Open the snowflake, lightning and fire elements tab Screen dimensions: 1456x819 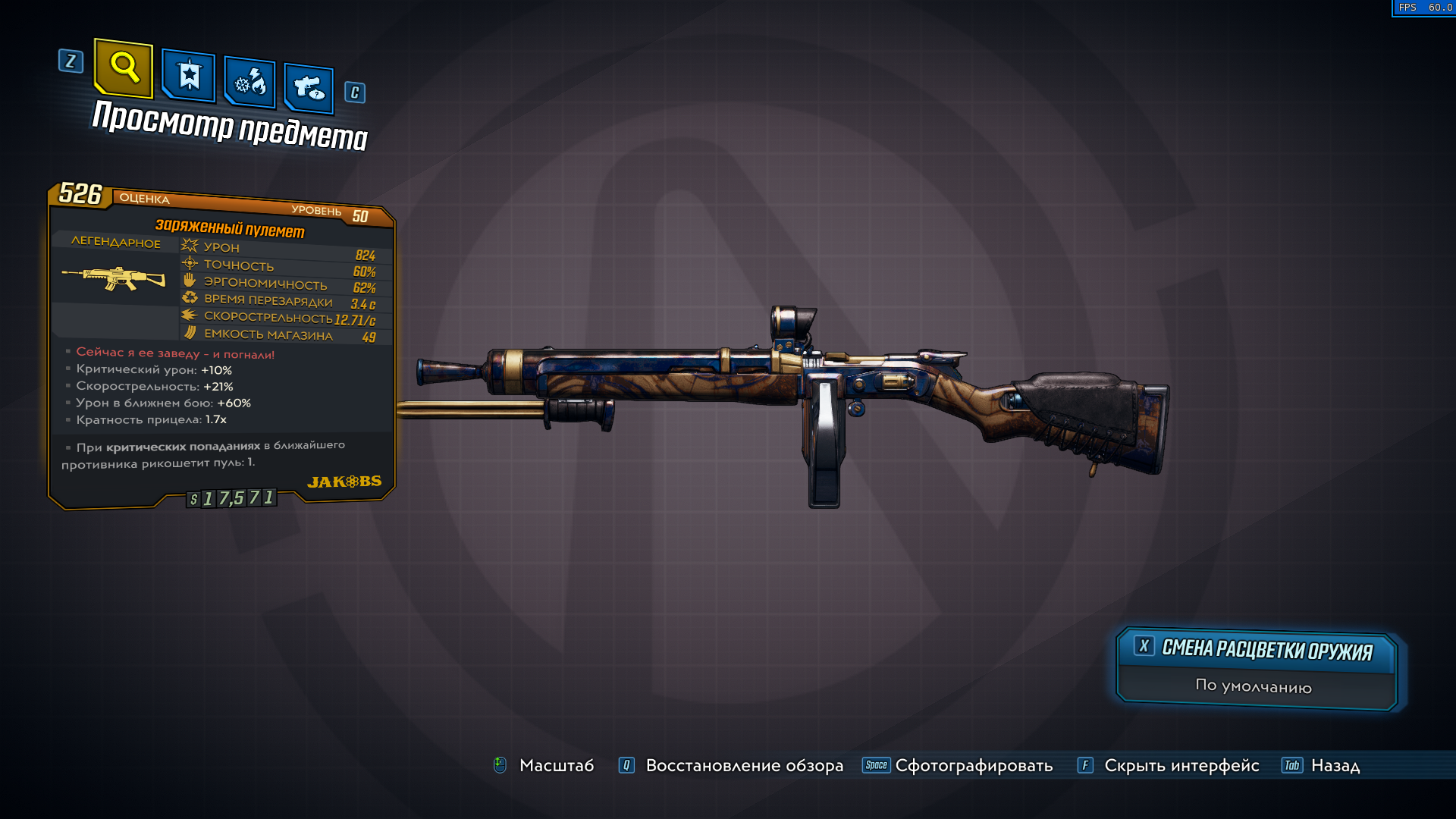249,82
